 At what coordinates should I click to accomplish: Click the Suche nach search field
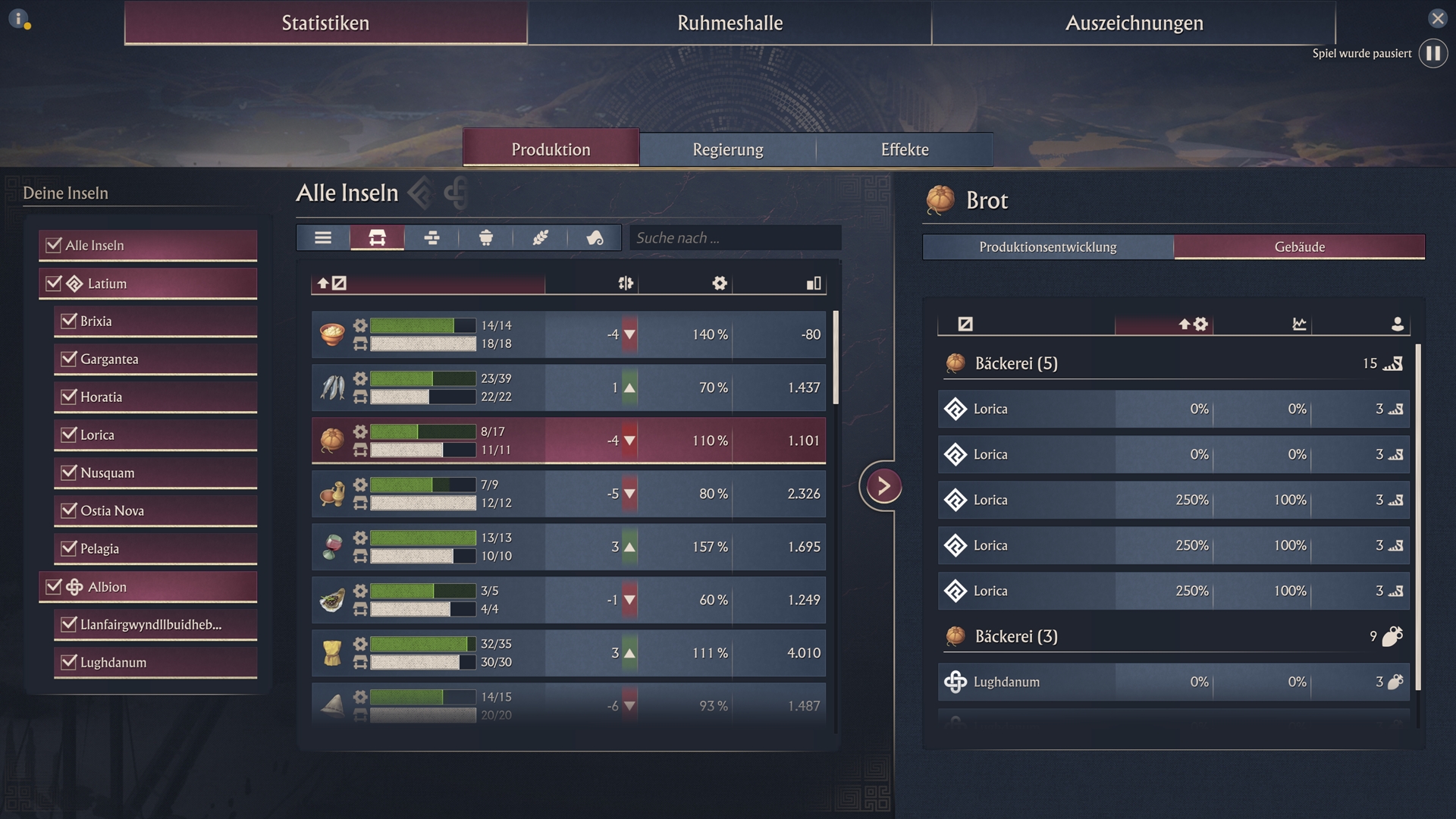click(734, 238)
